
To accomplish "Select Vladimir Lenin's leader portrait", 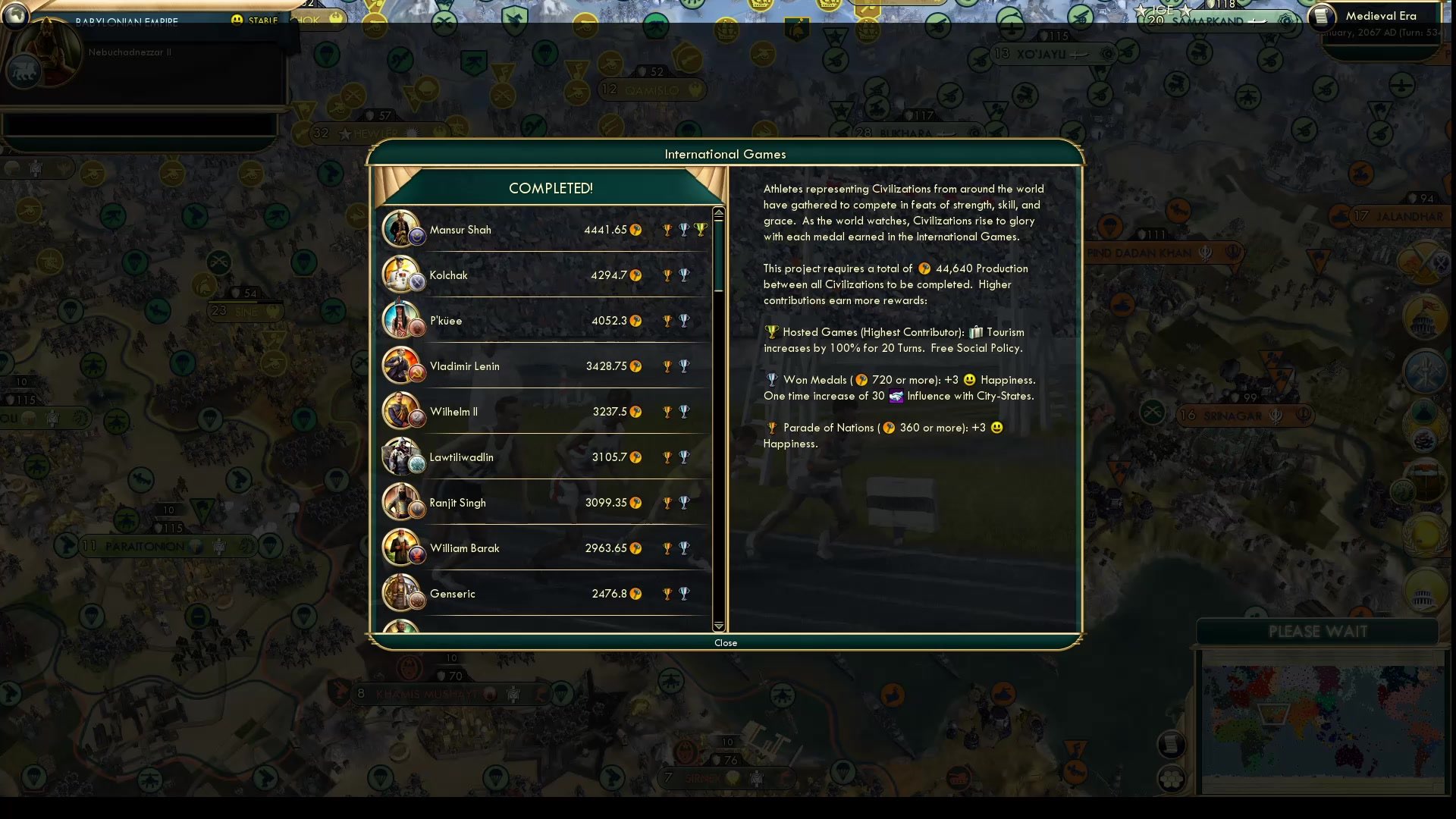I will [403, 366].
